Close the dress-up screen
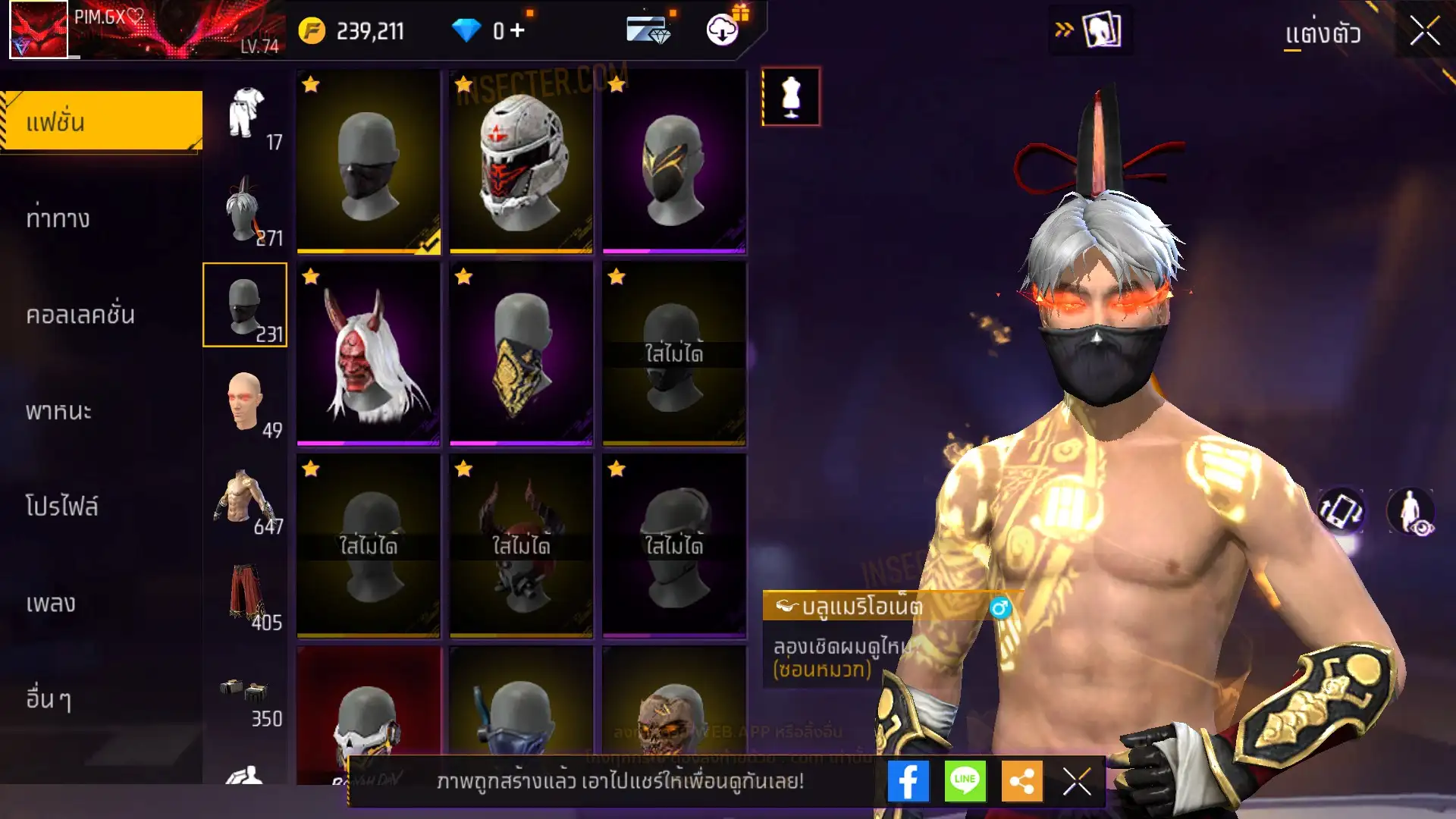 1424,32
